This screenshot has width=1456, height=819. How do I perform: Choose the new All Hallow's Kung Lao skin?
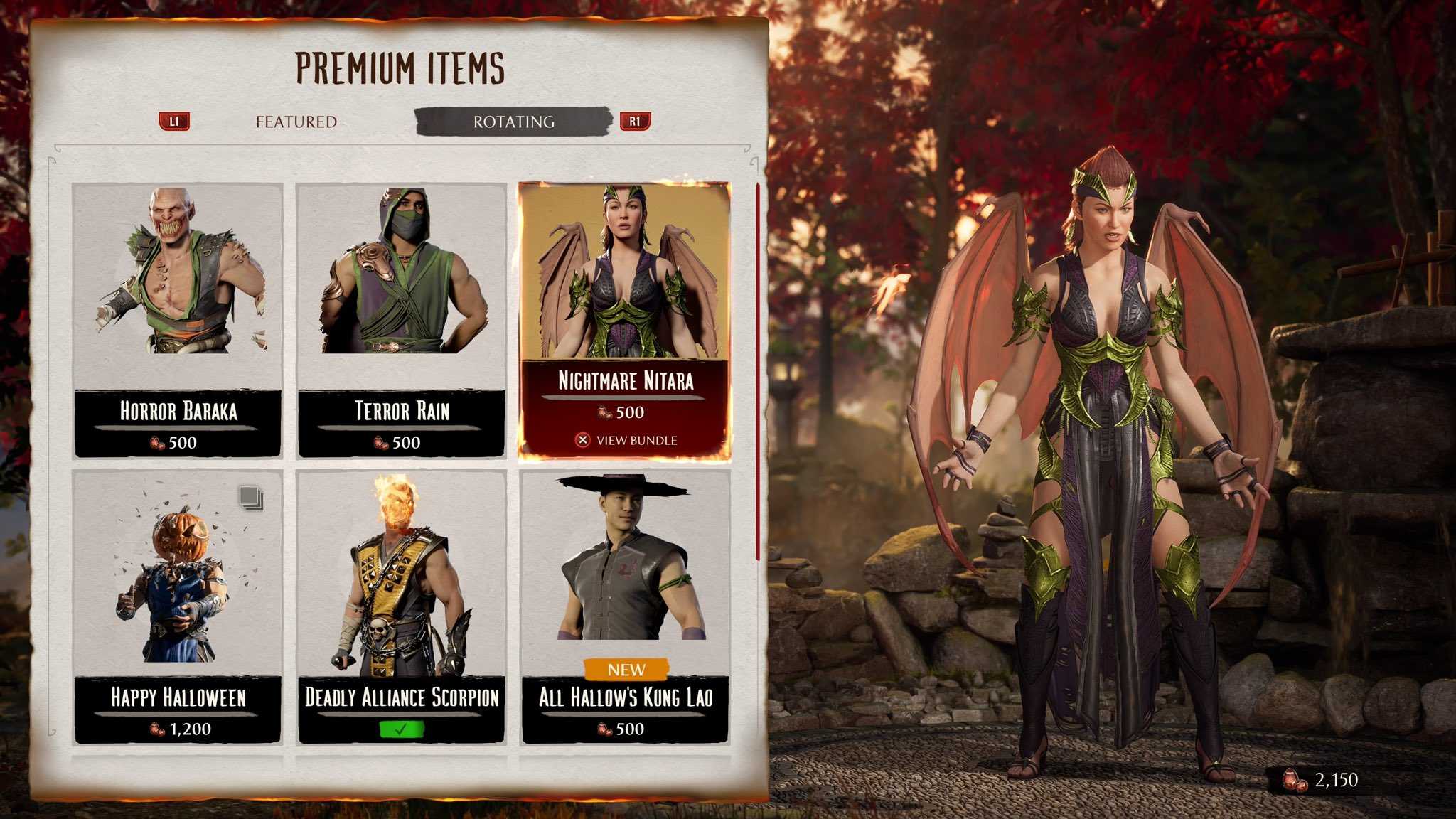pyautogui.click(x=625, y=606)
